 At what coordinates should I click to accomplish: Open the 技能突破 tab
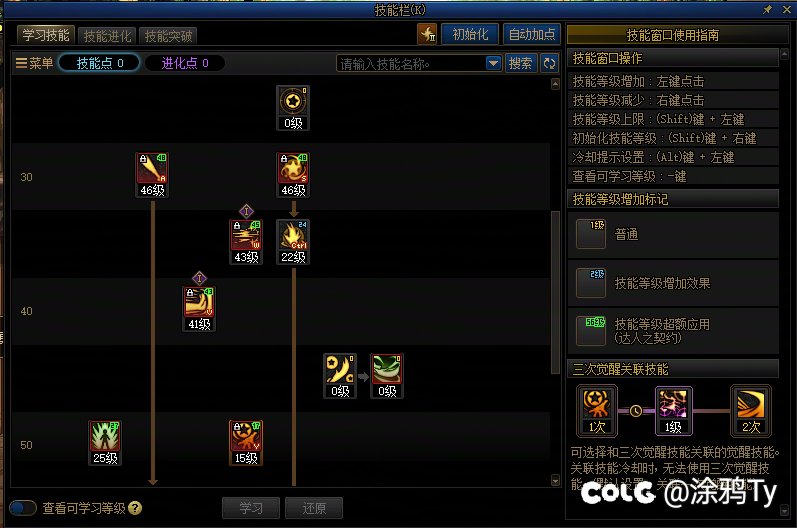click(x=168, y=35)
